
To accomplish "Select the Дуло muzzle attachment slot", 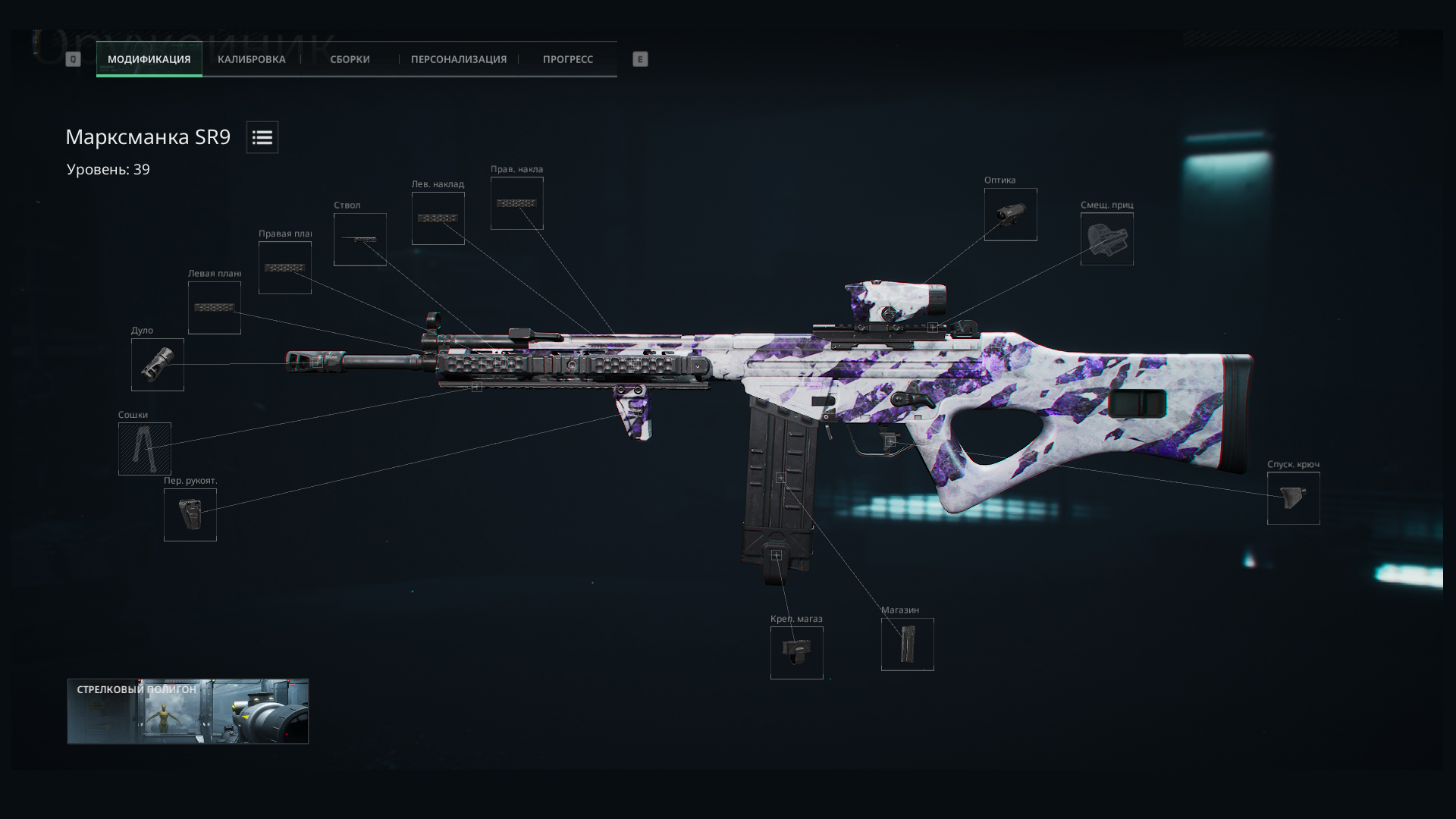I will (158, 365).
